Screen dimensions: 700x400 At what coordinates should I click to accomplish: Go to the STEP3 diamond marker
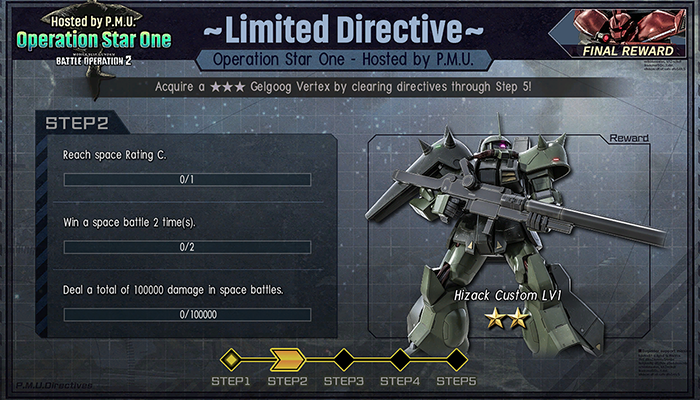click(x=343, y=358)
